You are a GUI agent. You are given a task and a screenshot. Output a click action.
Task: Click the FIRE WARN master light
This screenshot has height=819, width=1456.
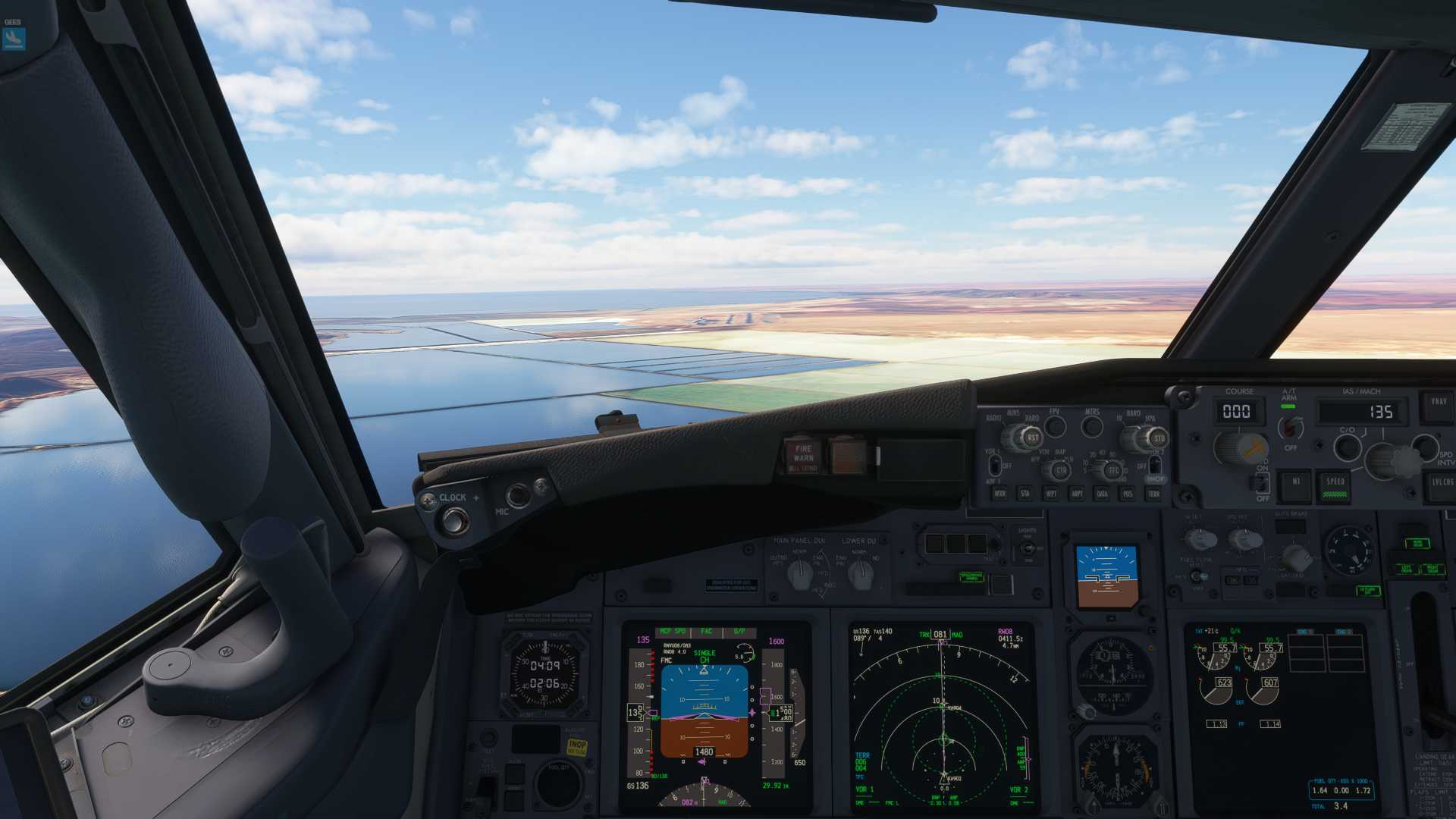coord(803,455)
